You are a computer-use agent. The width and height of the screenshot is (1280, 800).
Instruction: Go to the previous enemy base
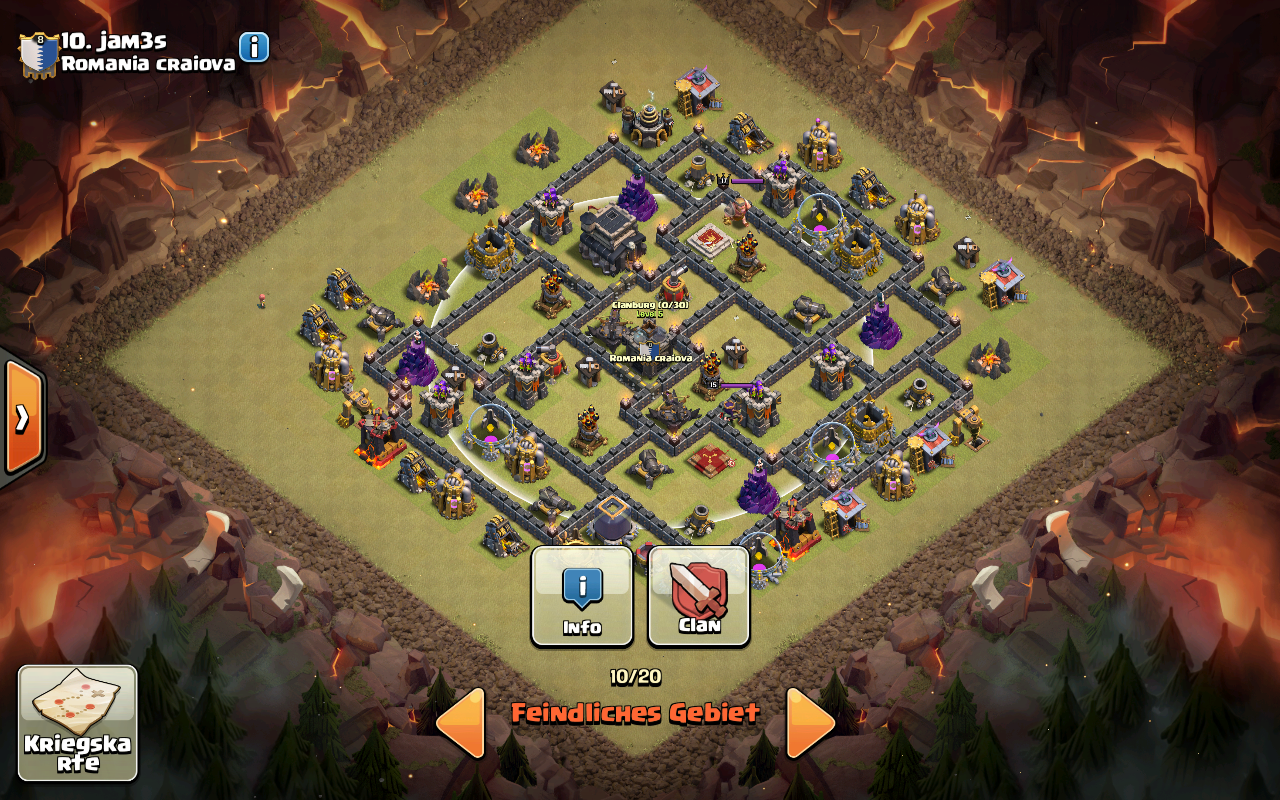461,722
